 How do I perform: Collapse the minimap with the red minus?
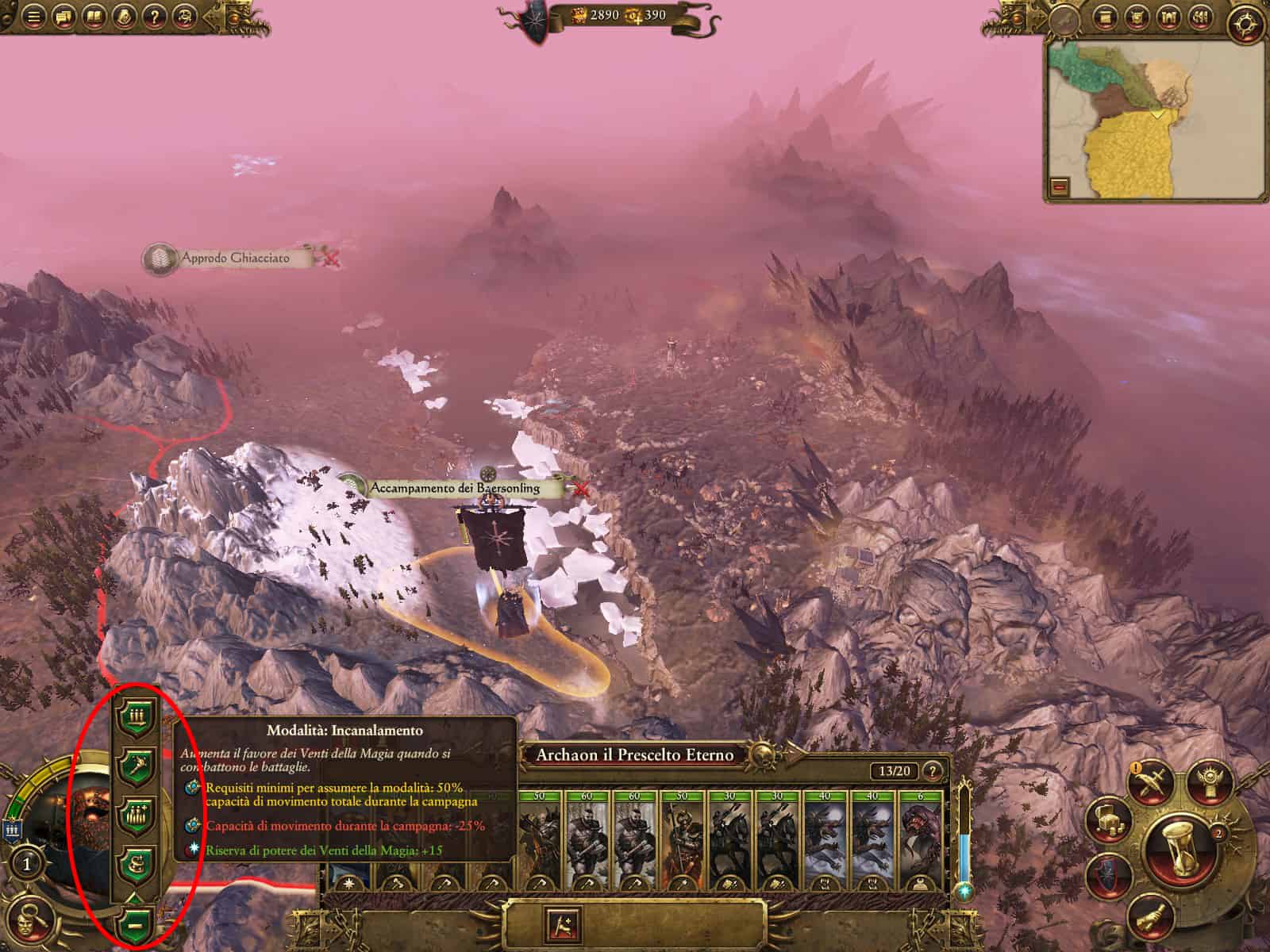(x=1060, y=186)
